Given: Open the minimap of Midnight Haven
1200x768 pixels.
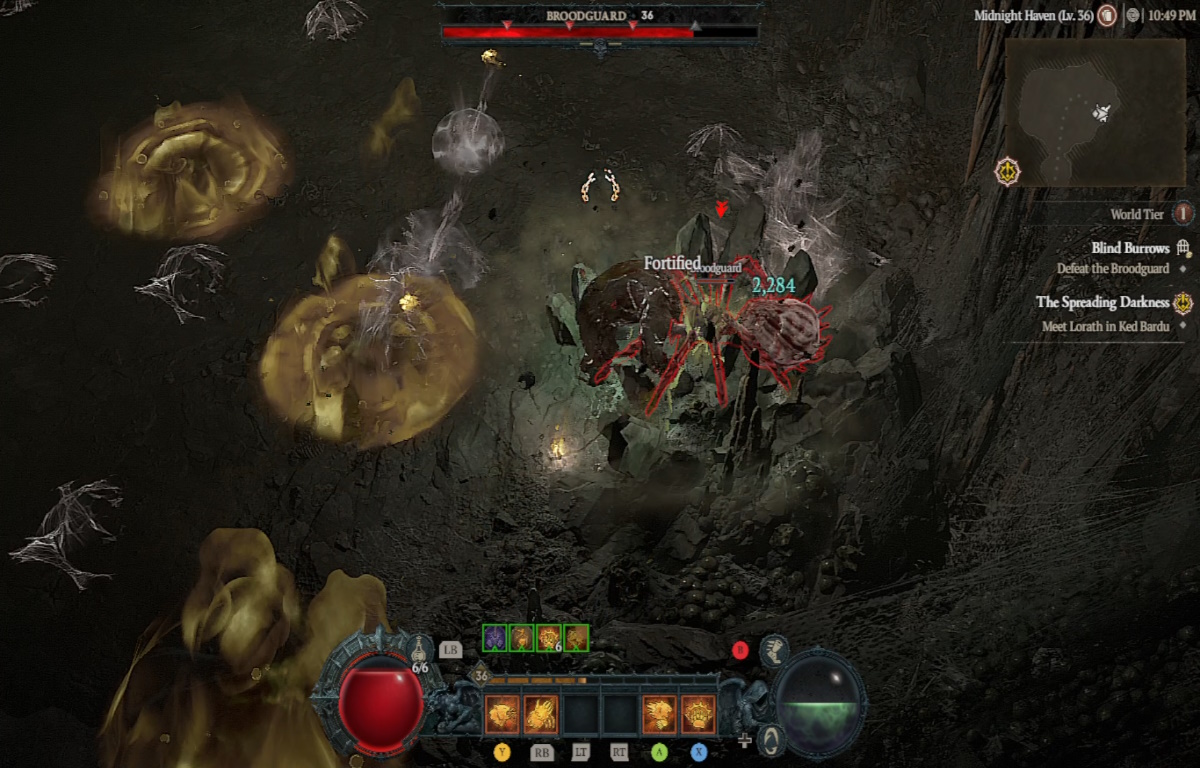Looking at the screenshot, I should [1095, 113].
